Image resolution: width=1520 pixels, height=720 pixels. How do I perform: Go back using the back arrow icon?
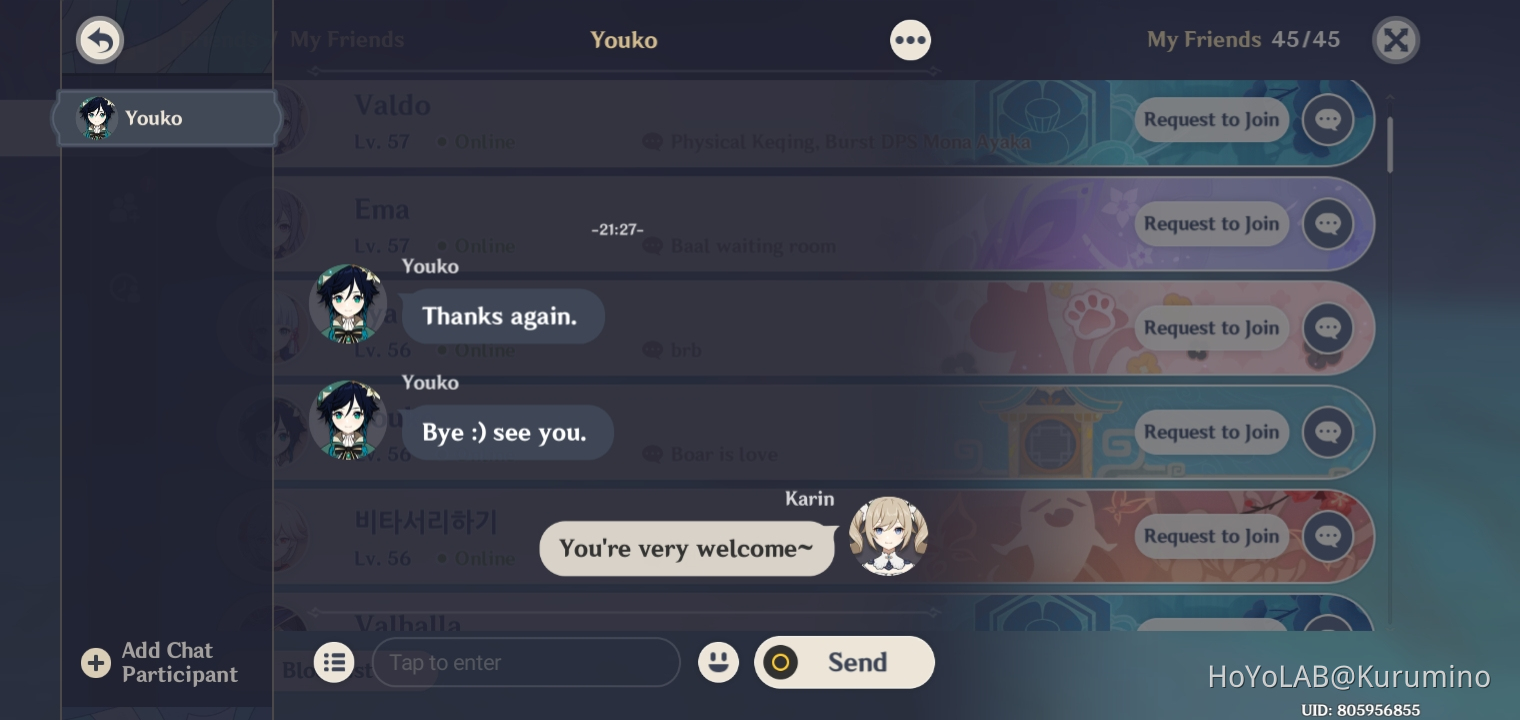click(100, 40)
